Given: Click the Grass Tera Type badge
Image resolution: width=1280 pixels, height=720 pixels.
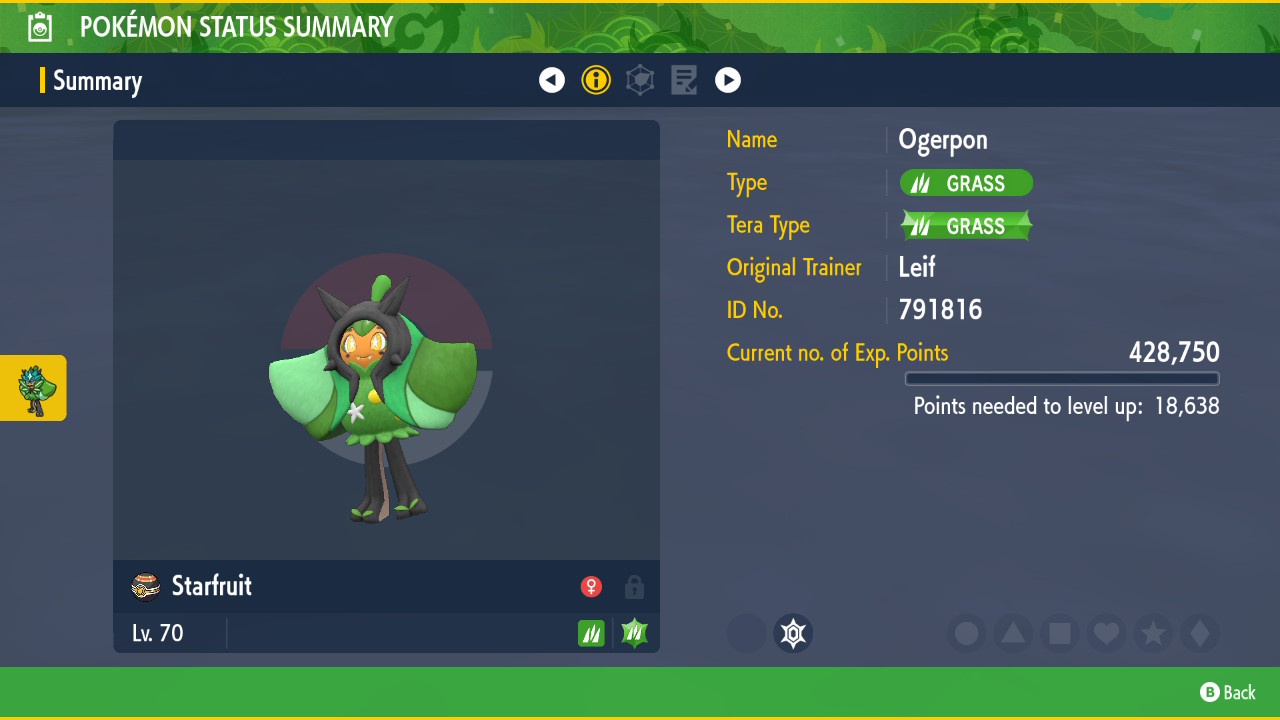Looking at the screenshot, I should (x=966, y=226).
